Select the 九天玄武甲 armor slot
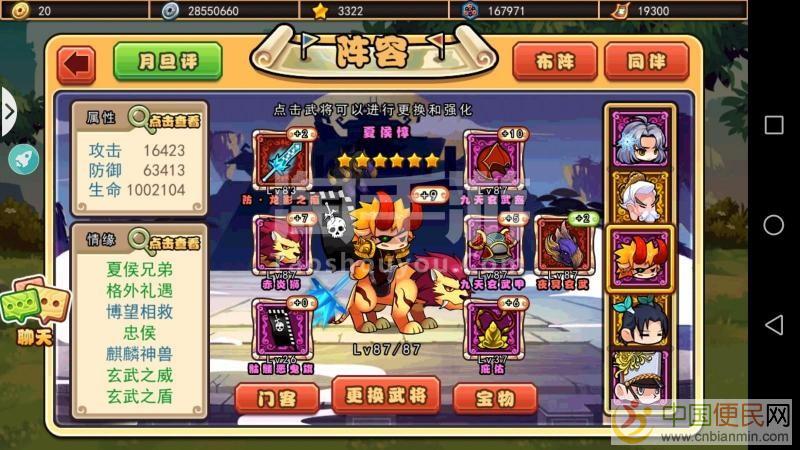 493,244
